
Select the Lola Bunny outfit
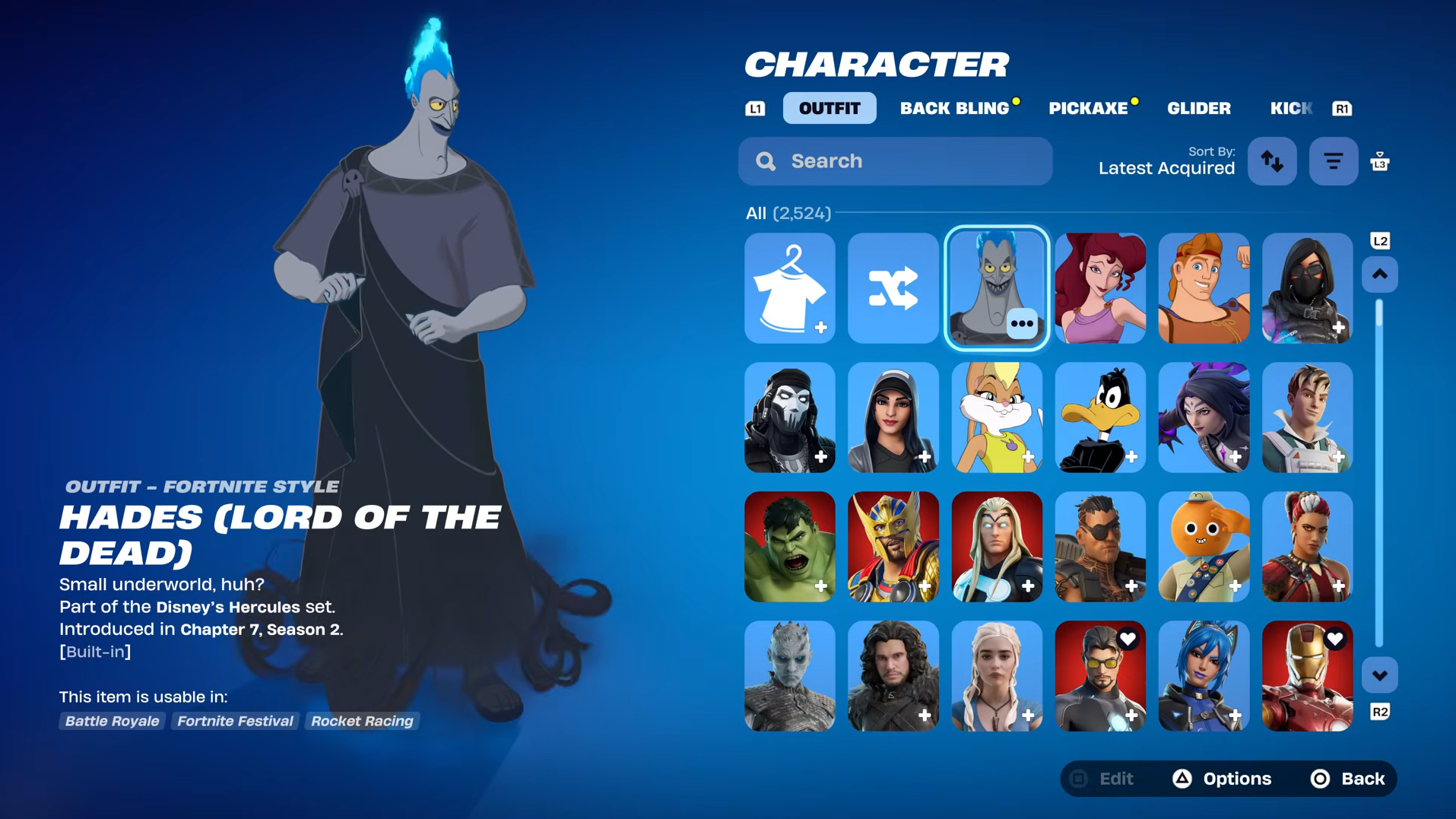tap(996, 417)
